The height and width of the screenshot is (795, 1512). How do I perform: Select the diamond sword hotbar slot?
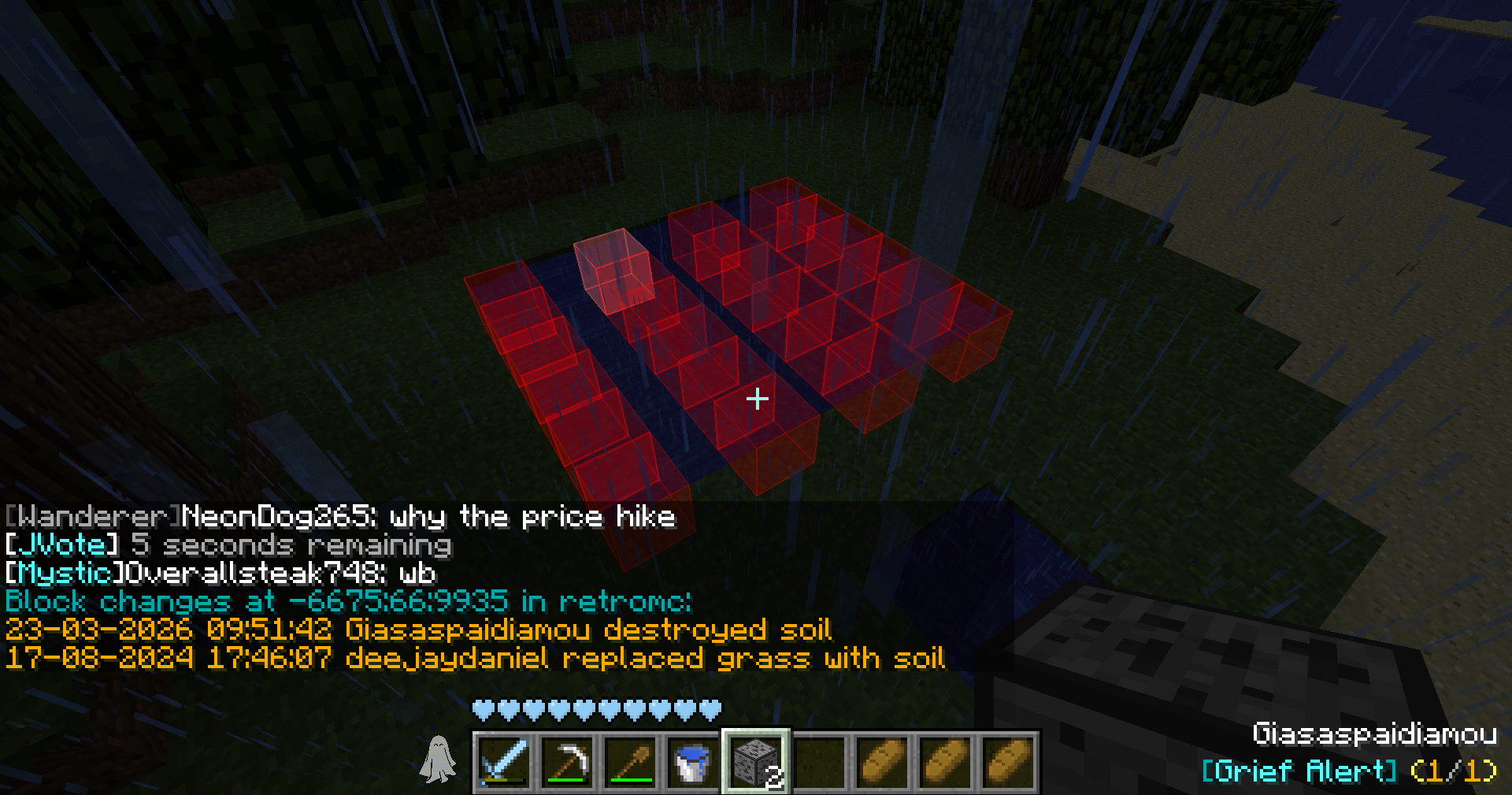(502, 761)
